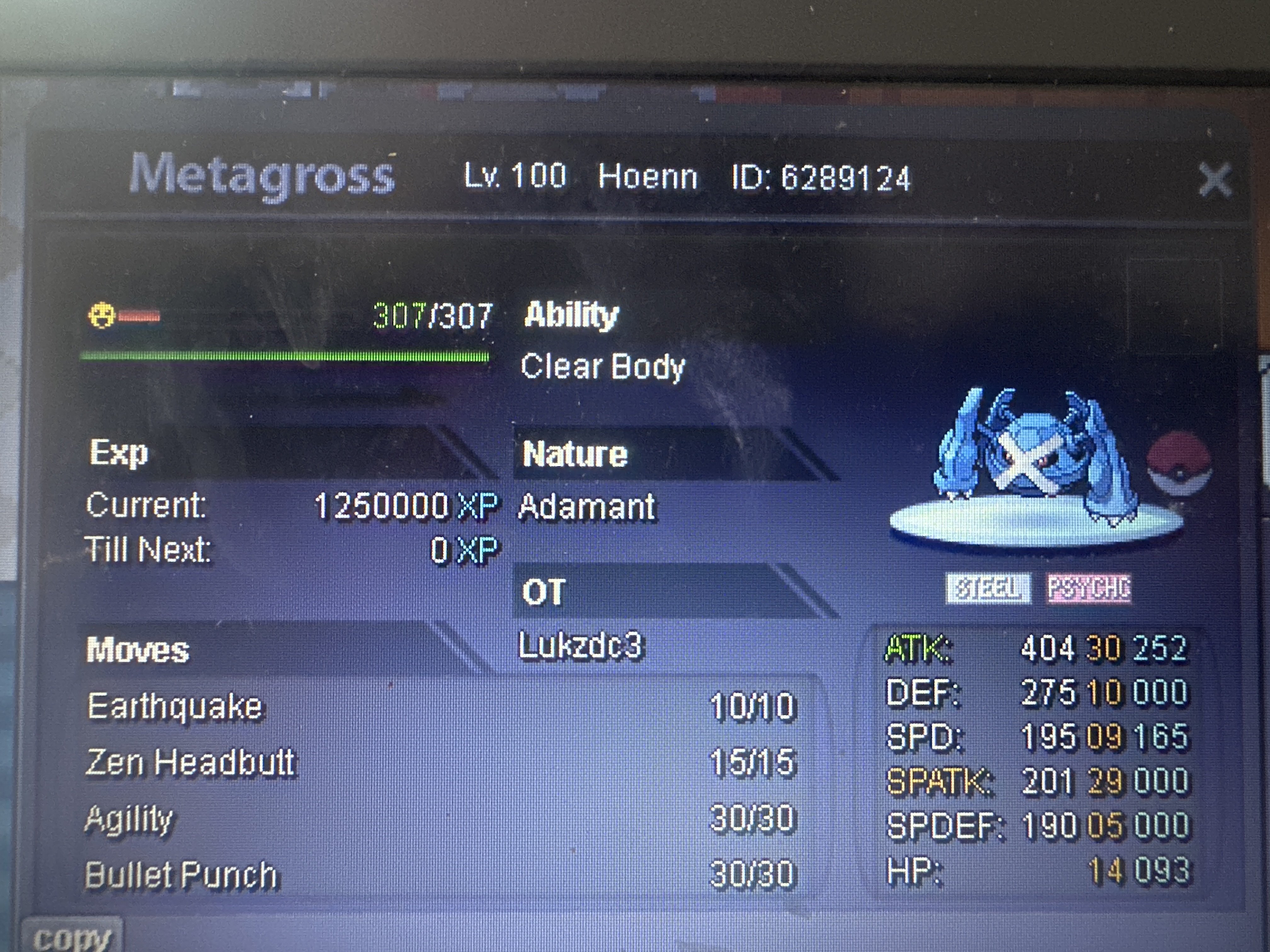The width and height of the screenshot is (1270, 952).
Task: Click the Steel type badge
Action: [987, 588]
